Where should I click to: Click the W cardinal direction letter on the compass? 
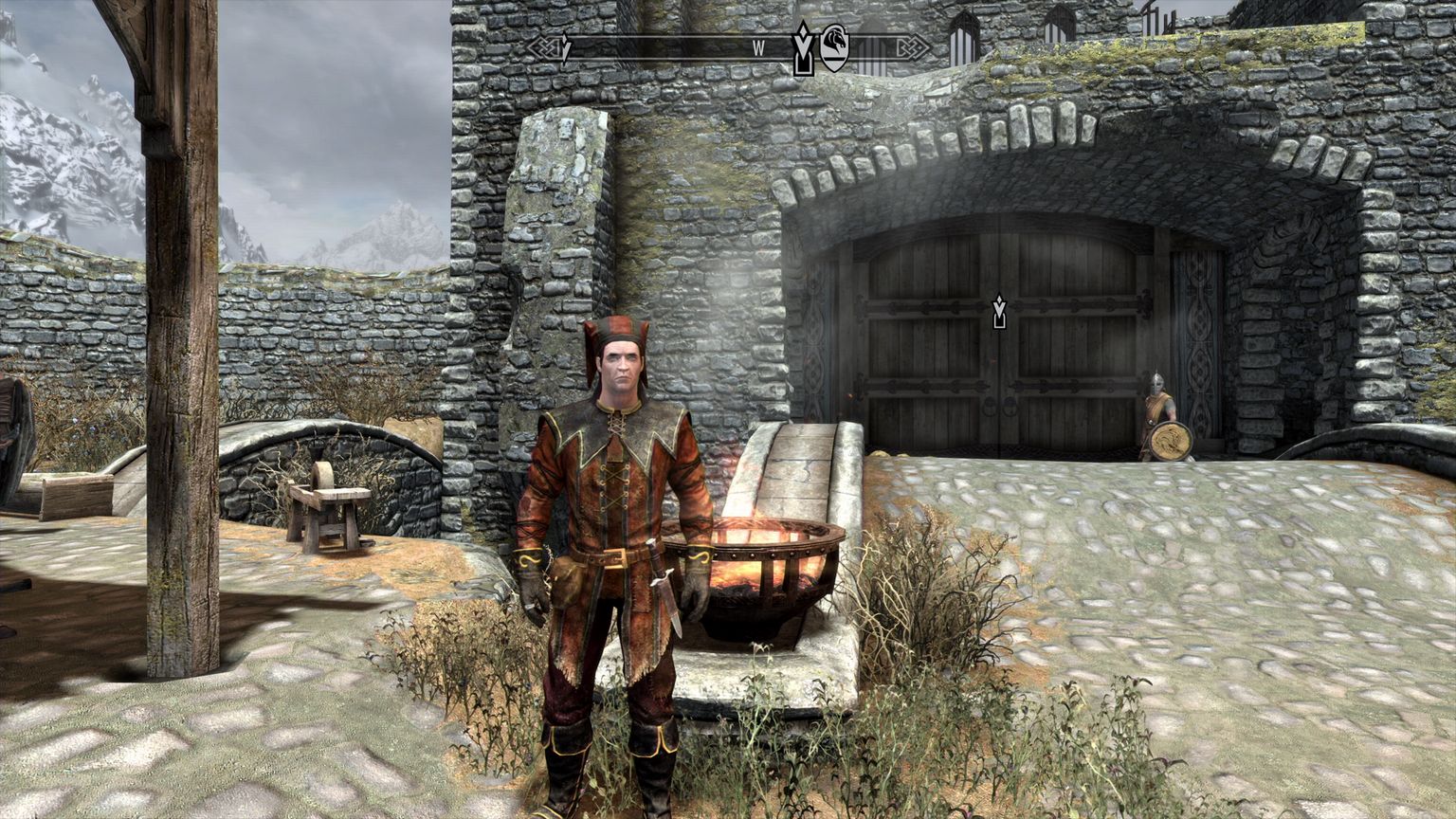tap(758, 45)
